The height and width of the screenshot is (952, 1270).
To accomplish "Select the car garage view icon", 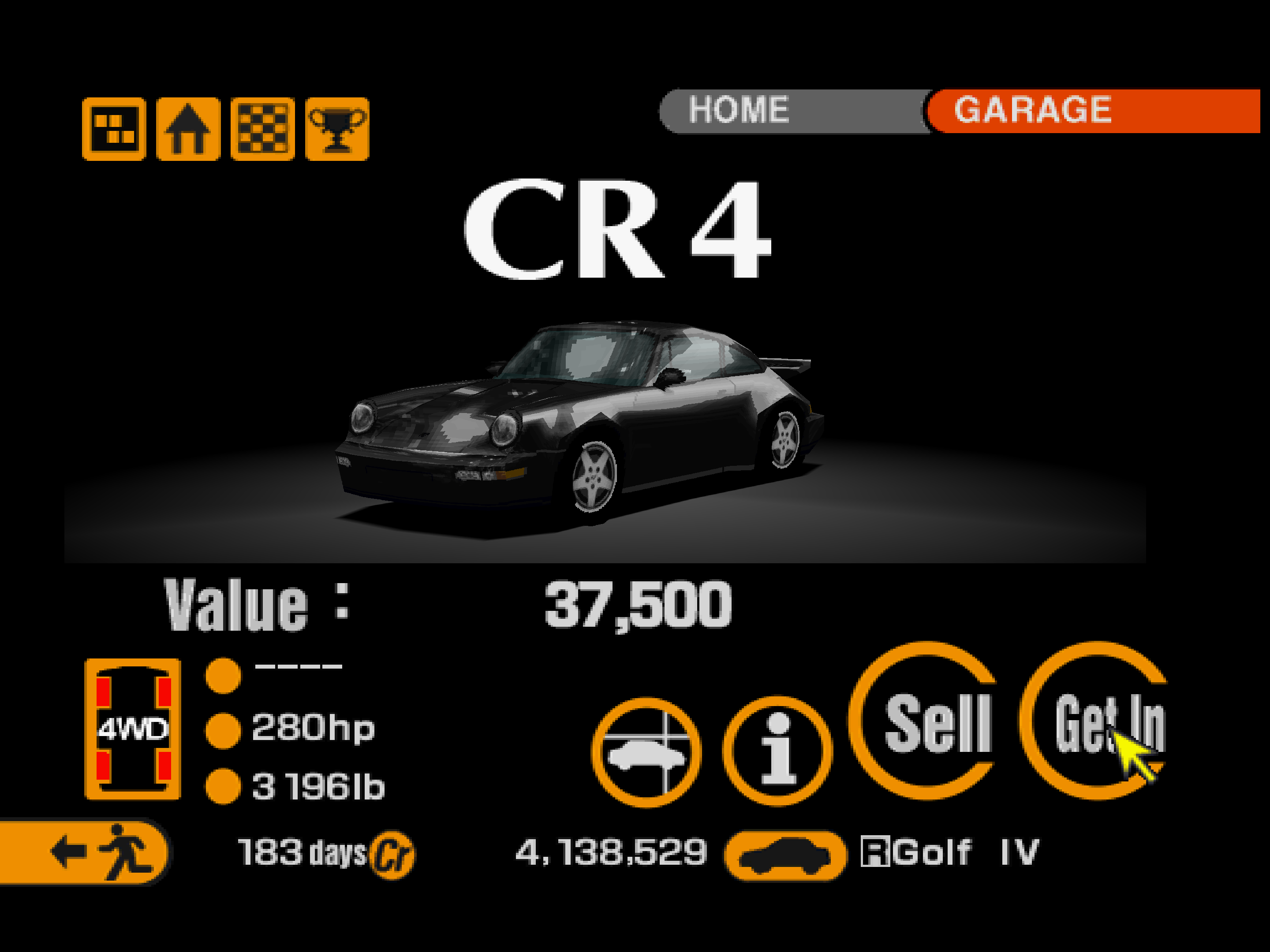I will coord(646,752).
